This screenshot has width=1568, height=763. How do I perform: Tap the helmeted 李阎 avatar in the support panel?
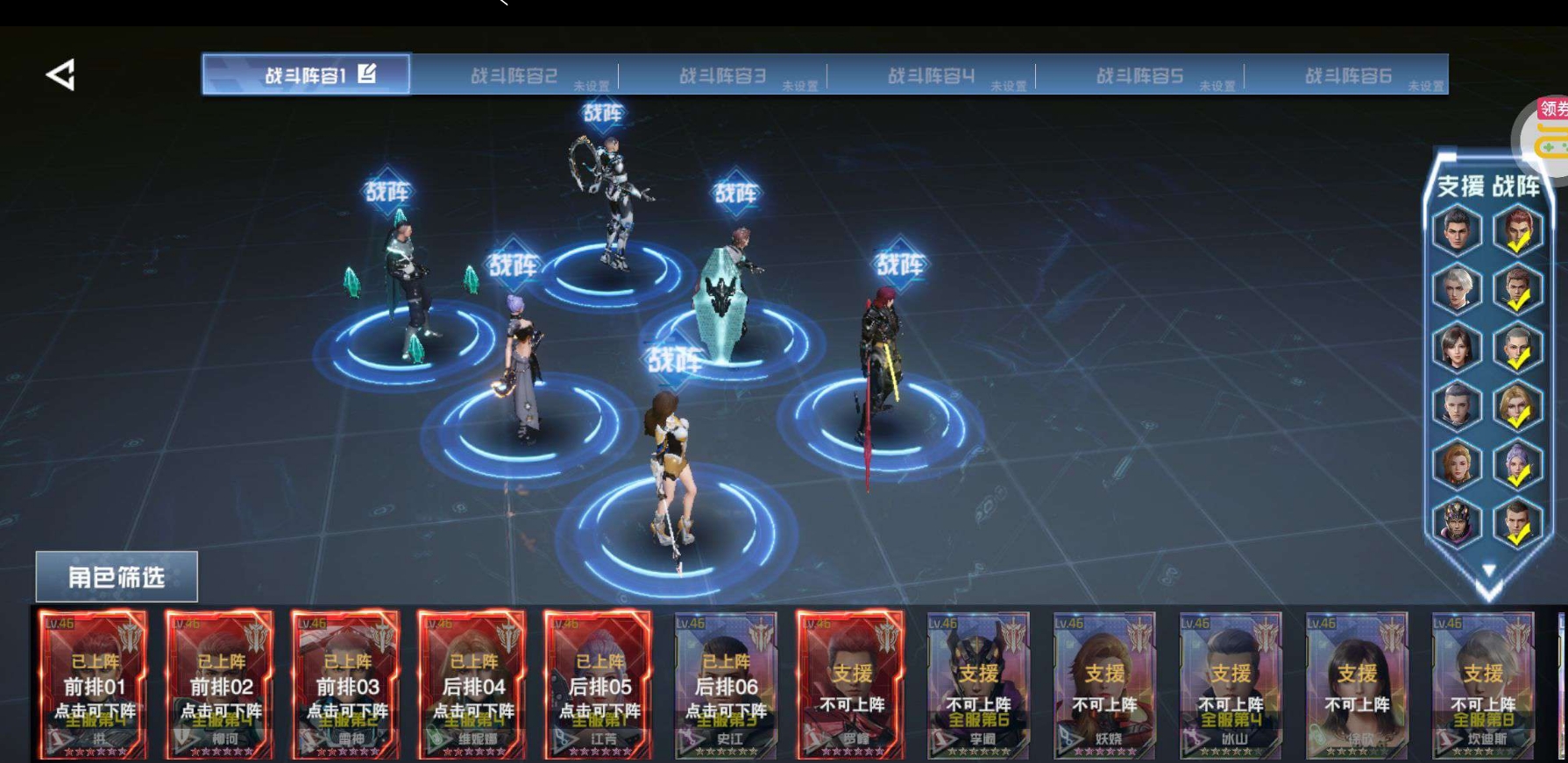tap(1457, 519)
